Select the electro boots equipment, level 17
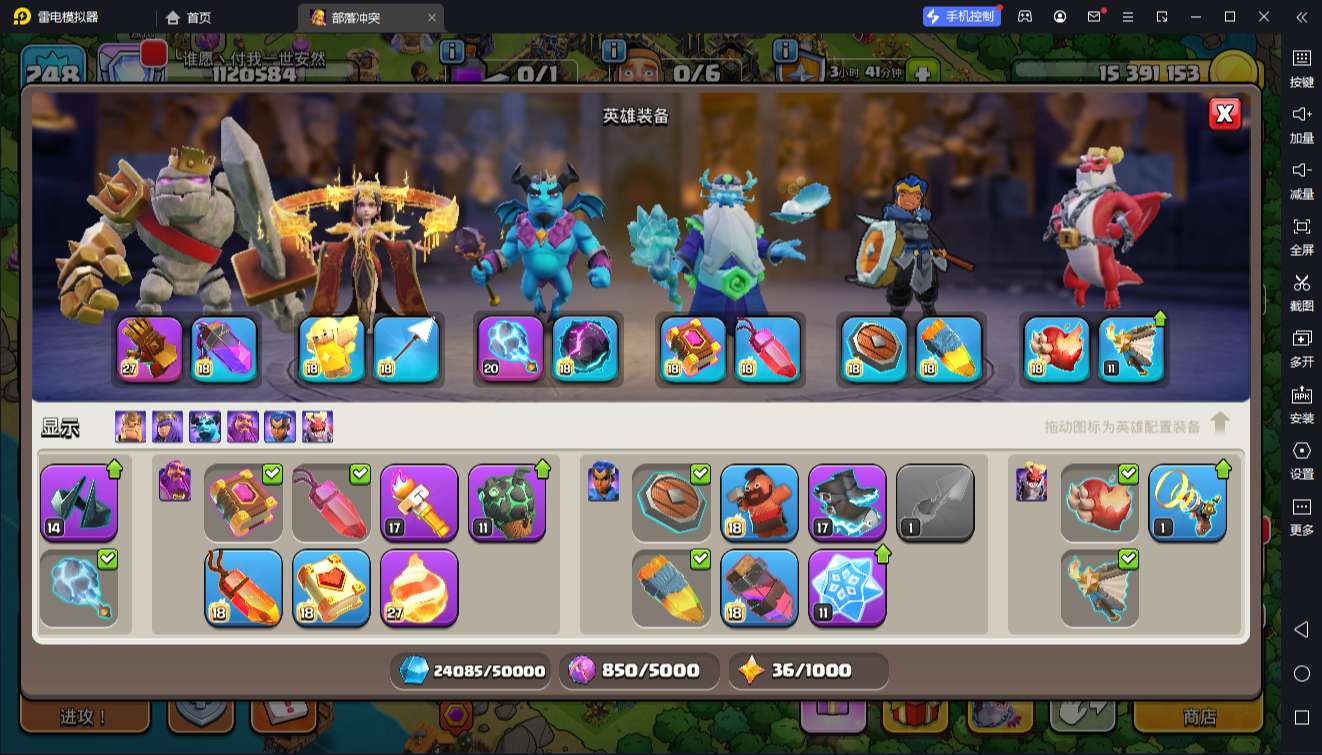The height and width of the screenshot is (755, 1322). [x=847, y=502]
